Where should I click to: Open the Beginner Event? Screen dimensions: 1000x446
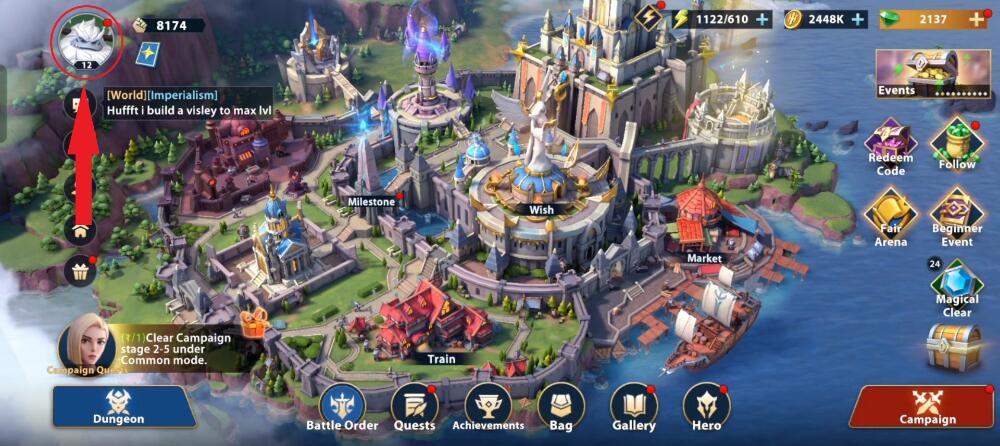tap(956, 216)
